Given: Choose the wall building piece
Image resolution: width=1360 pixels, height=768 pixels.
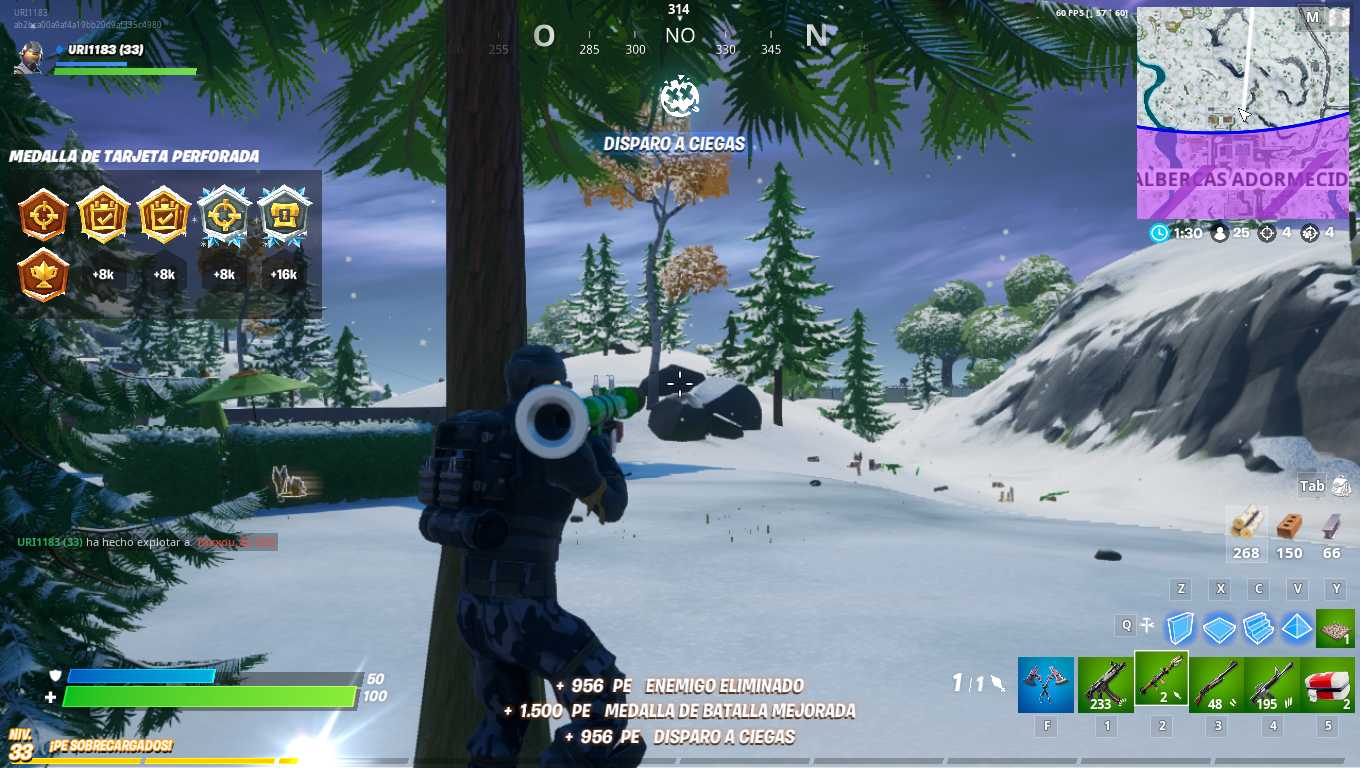Looking at the screenshot, I should click(x=1181, y=627).
